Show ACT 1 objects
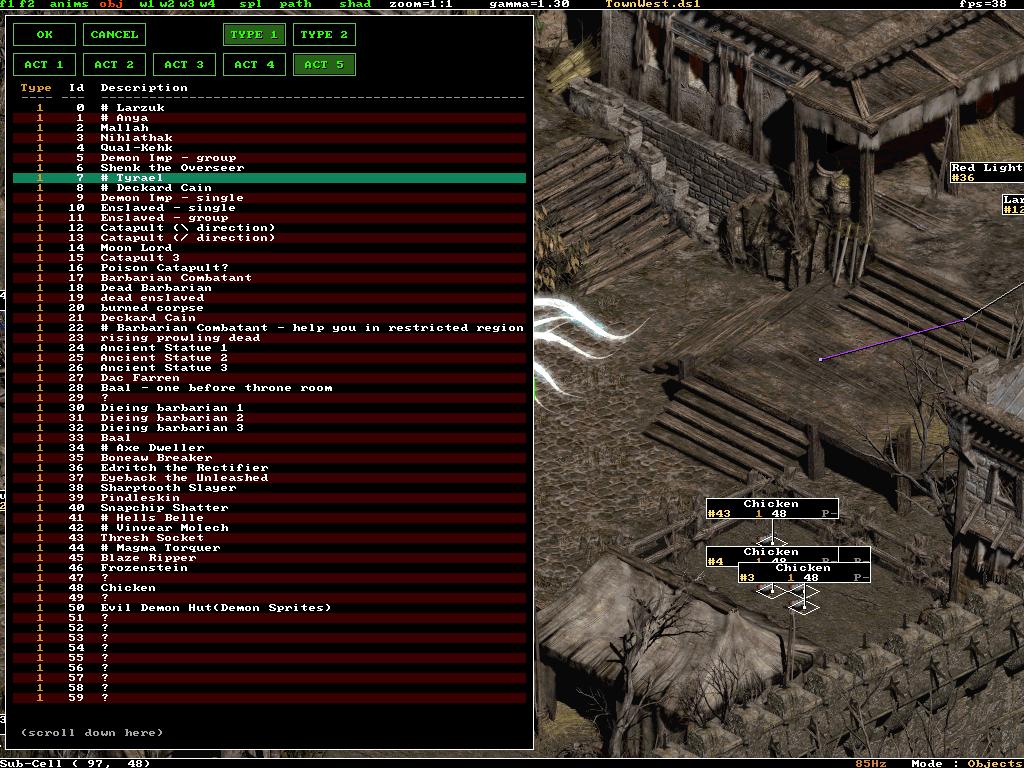Screen dimensions: 1024x768 pyautogui.click(x=44, y=65)
